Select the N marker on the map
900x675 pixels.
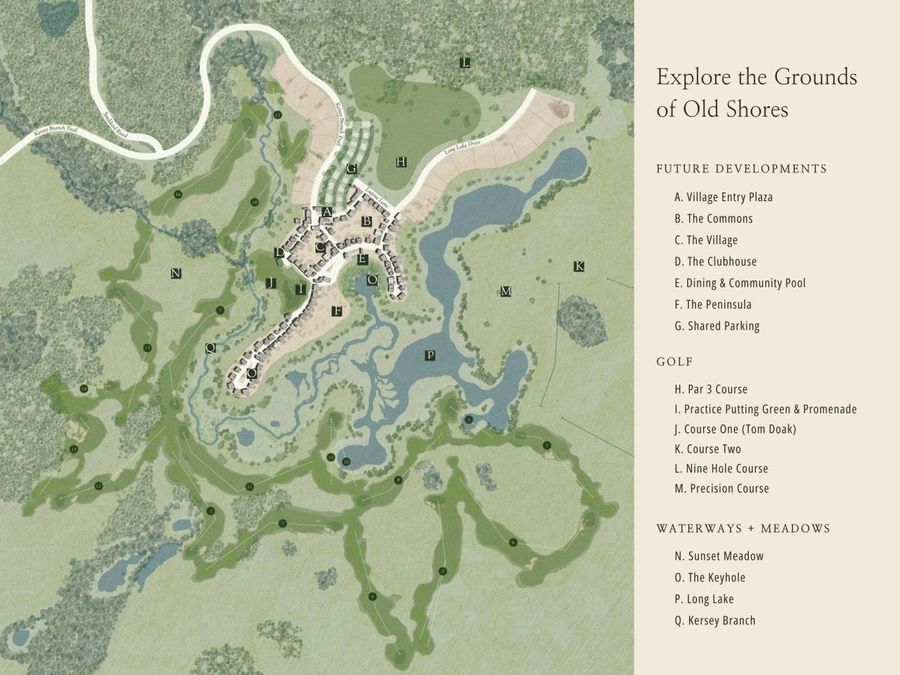tap(176, 273)
